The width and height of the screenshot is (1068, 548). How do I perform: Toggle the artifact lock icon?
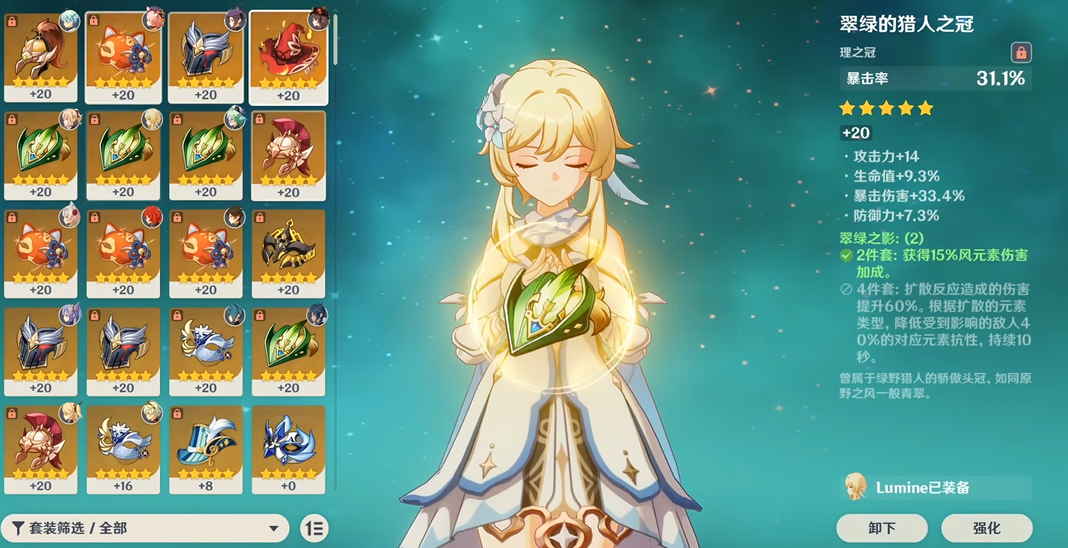(1020, 52)
